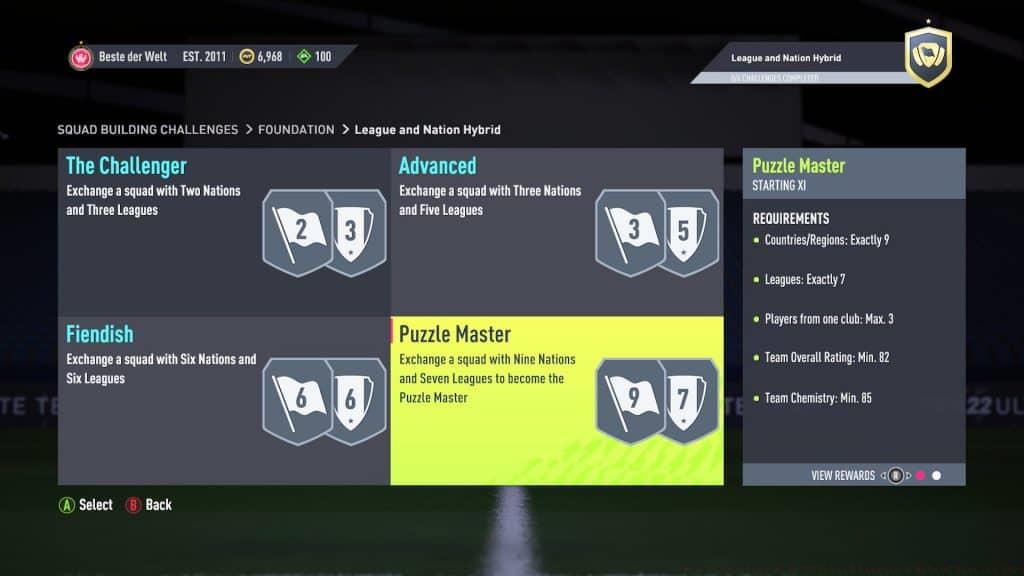Select the highlighted Puzzle Master challenge
This screenshot has width=1024, height=576.
pos(556,400)
